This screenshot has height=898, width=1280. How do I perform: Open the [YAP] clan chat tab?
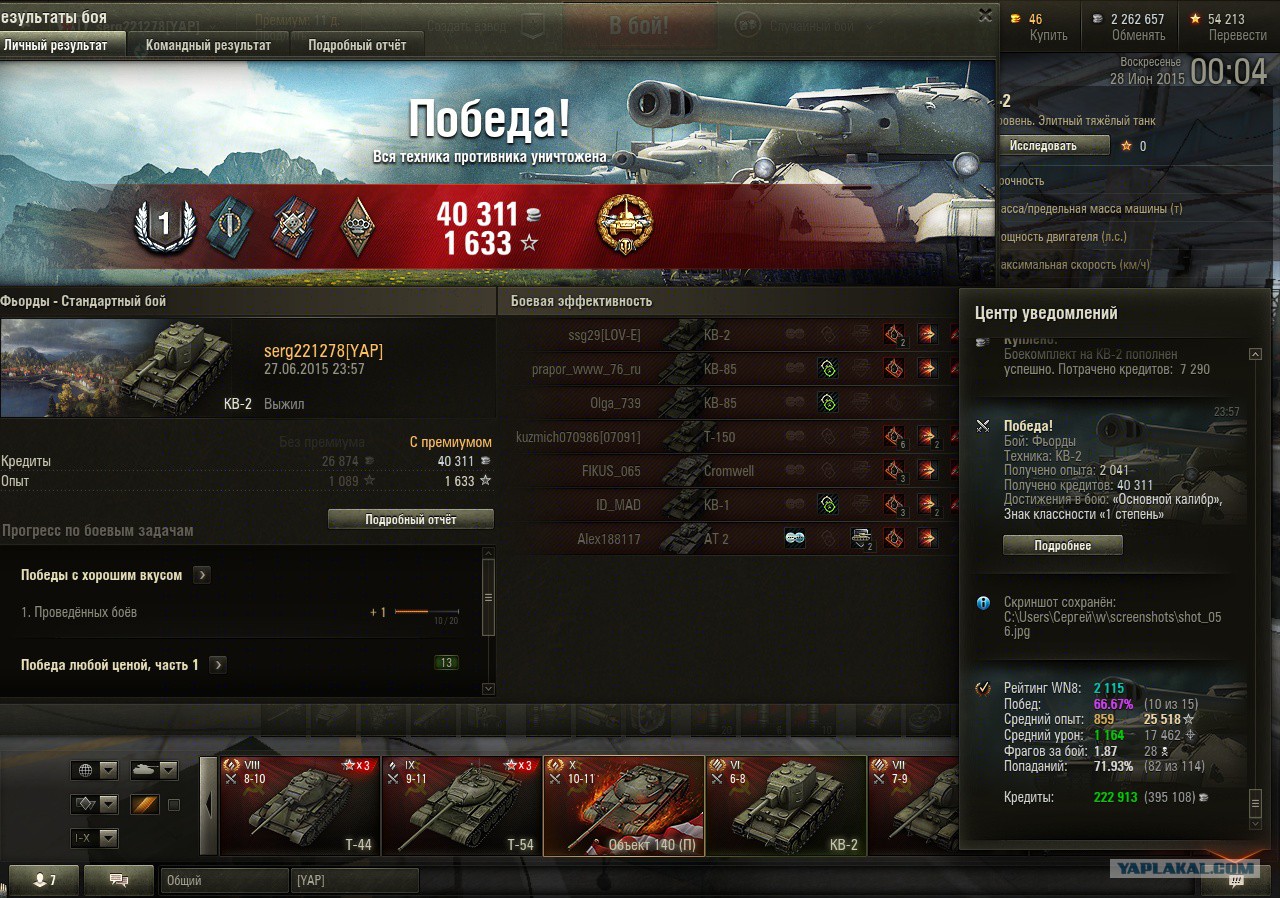(x=355, y=880)
